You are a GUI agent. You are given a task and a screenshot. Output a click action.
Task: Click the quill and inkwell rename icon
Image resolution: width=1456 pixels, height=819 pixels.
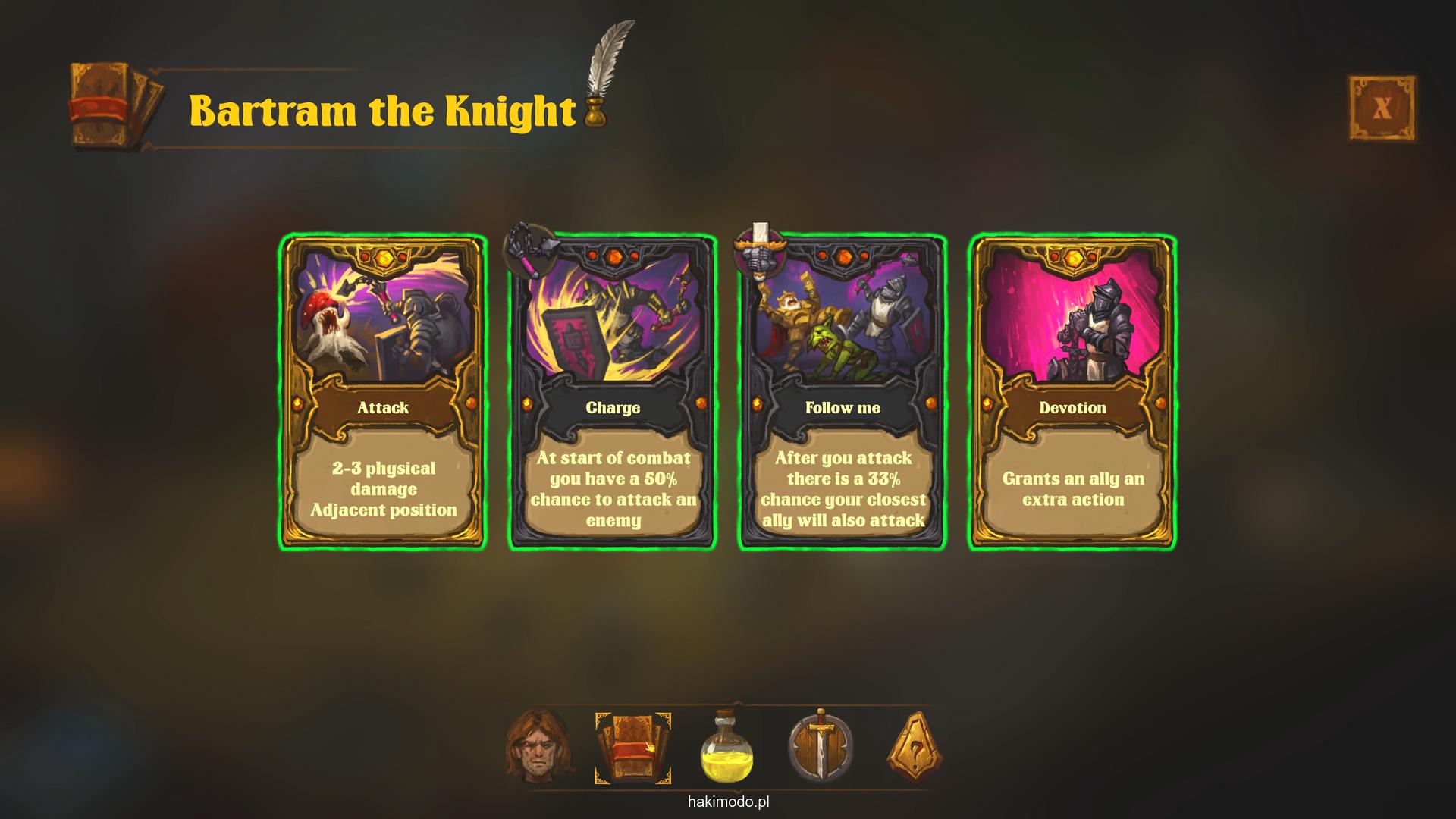click(x=604, y=76)
